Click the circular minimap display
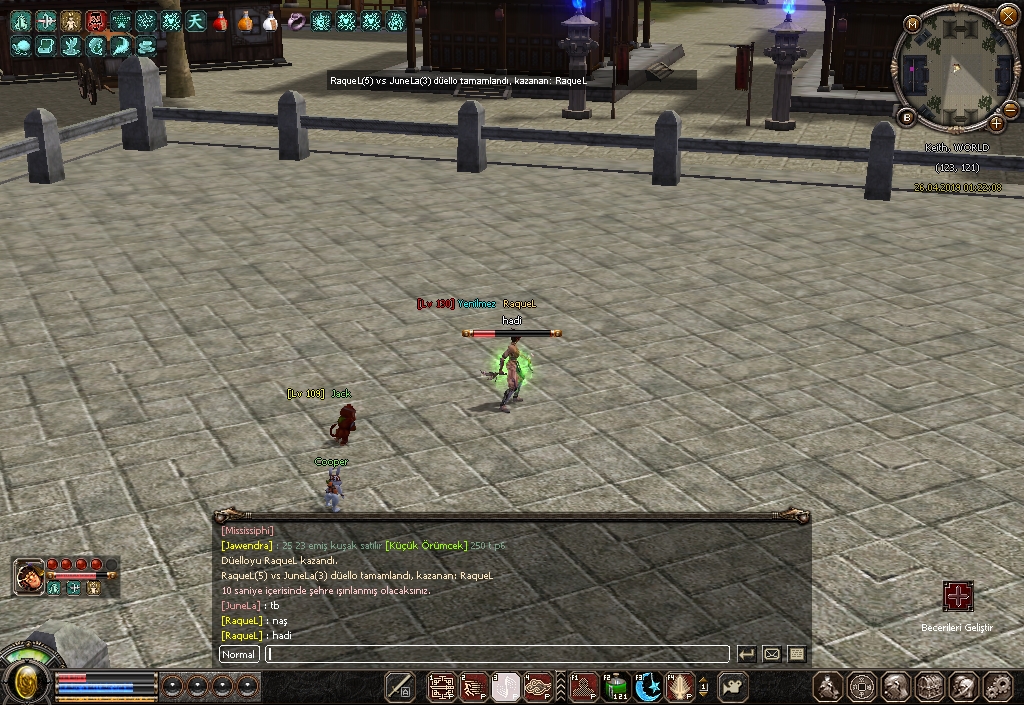The height and width of the screenshot is (705, 1024). [955, 68]
